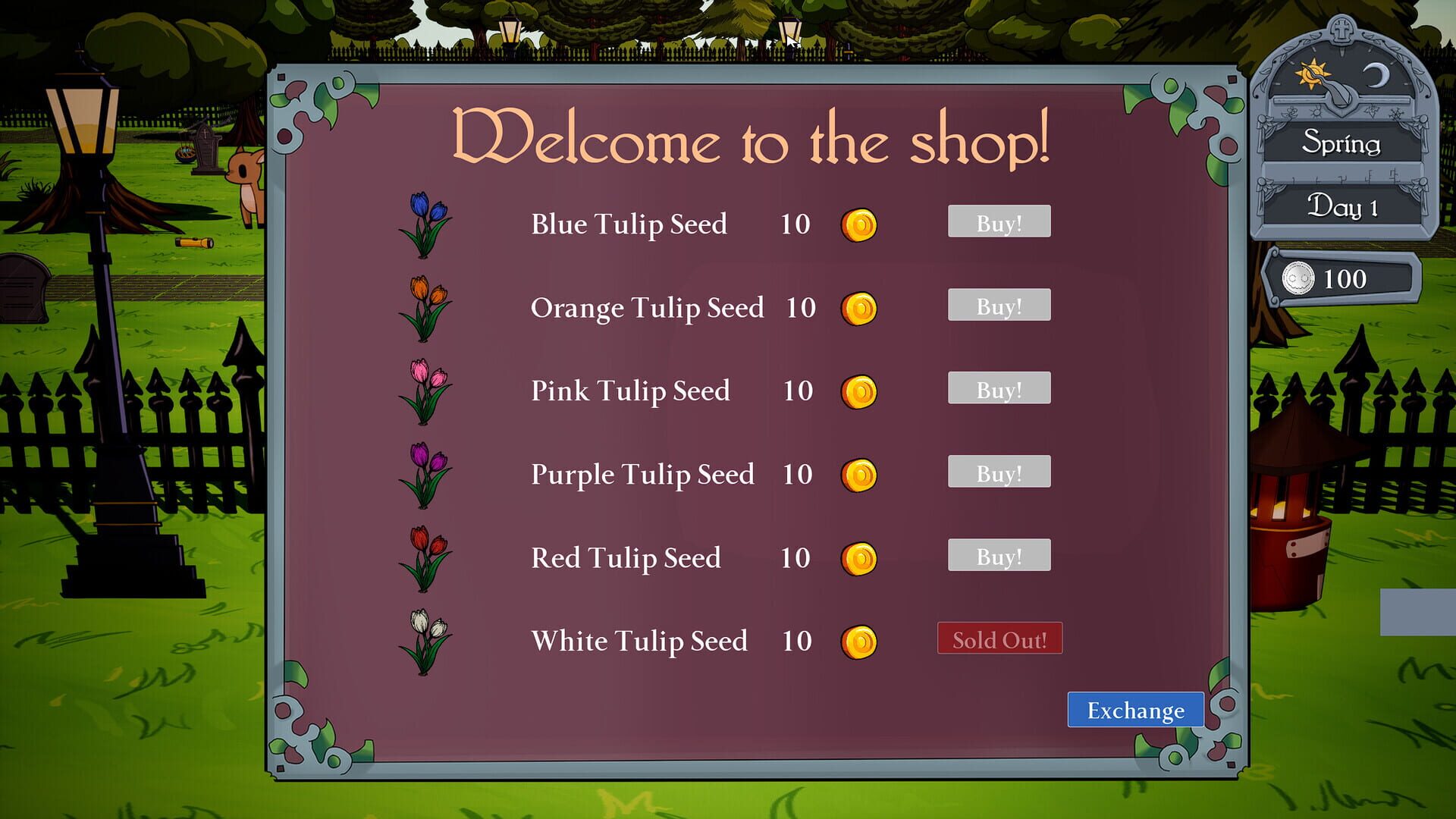Viewport: 1456px width, 819px height.
Task: Buy the Red Tulip Seed
Action: click(x=999, y=555)
